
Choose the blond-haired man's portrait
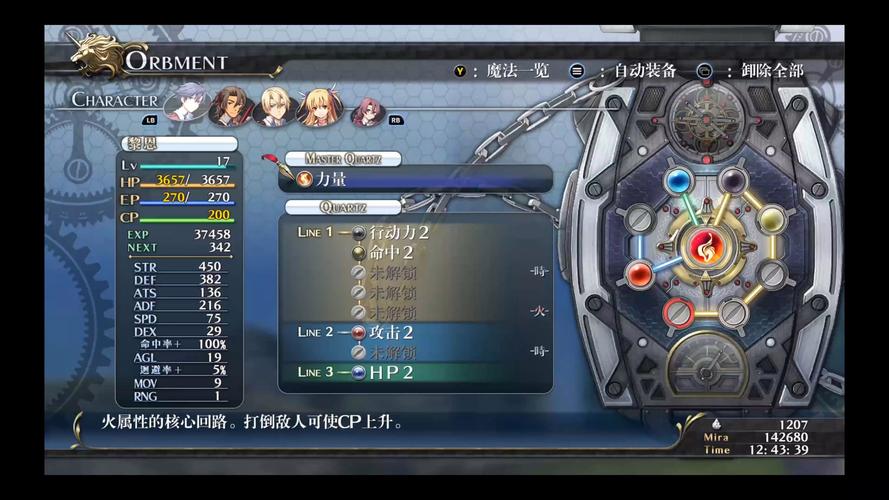pyautogui.click(x=273, y=104)
